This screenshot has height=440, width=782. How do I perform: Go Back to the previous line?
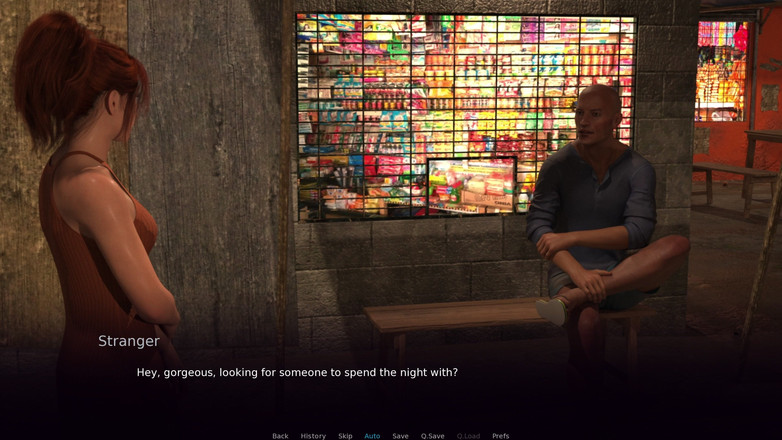280,436
